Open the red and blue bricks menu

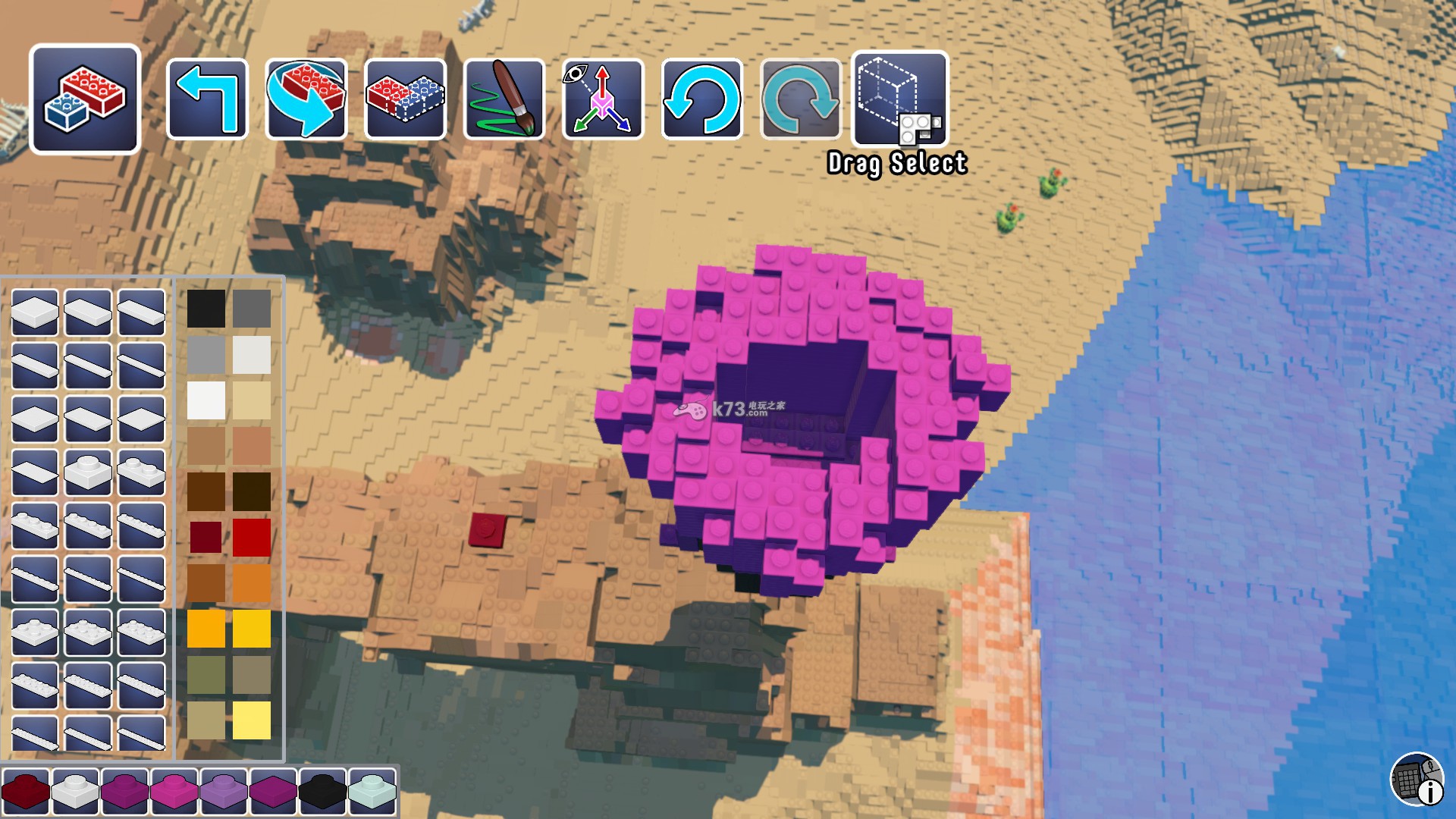(x=85, y=99)
